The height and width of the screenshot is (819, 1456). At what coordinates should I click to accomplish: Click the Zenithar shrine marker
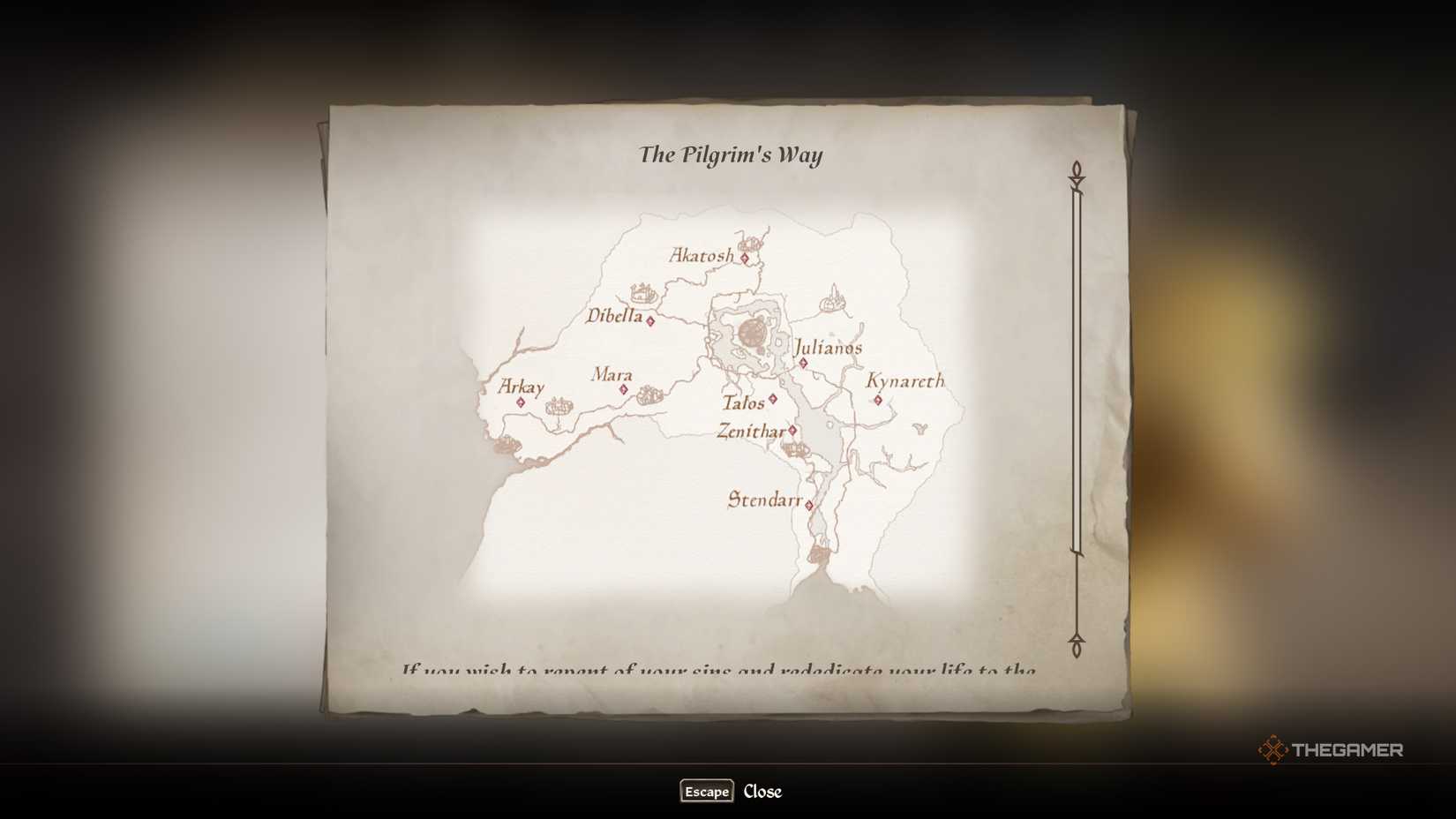[792, 430]
